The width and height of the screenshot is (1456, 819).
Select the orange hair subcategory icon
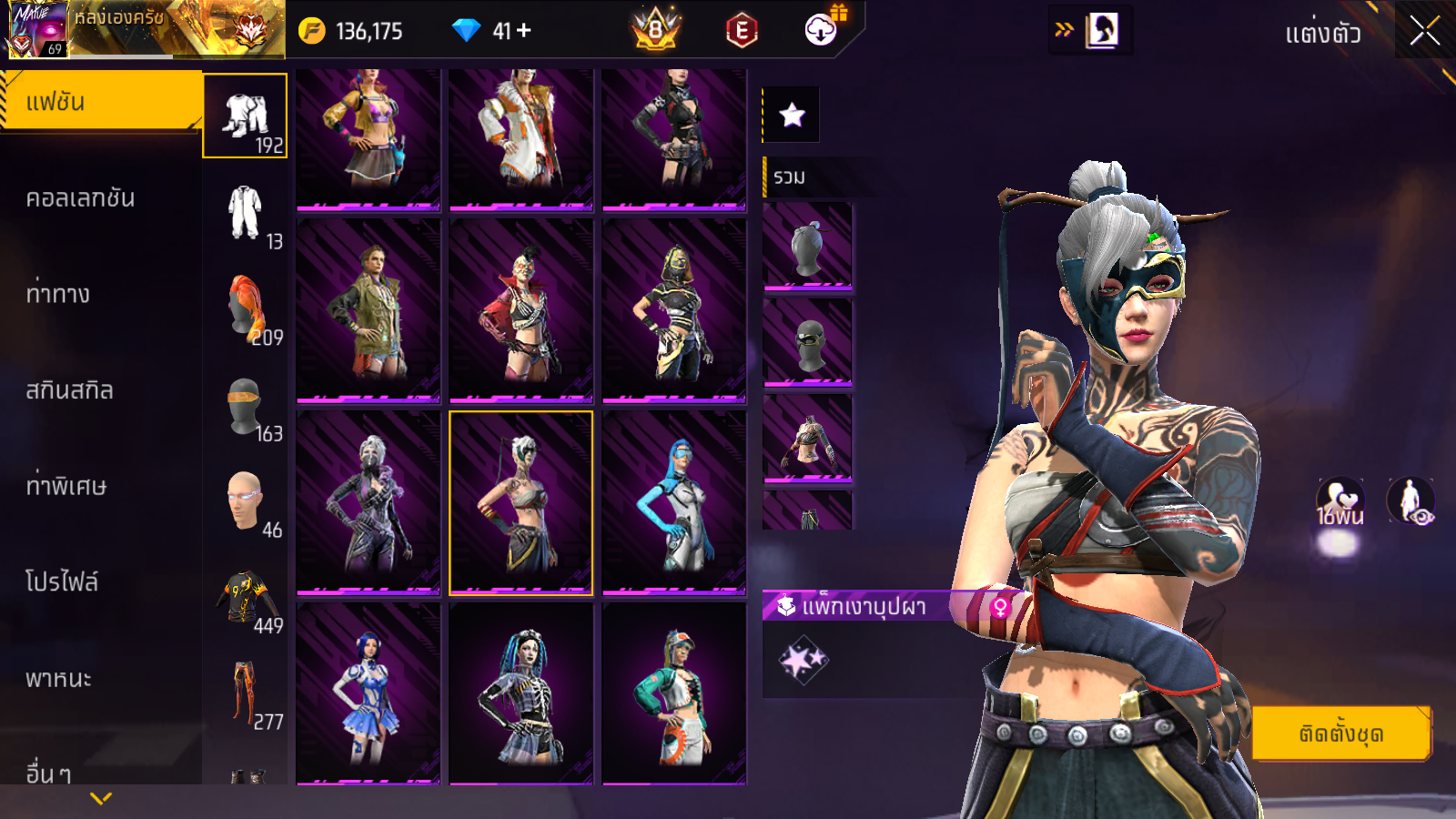click(247, 309)
